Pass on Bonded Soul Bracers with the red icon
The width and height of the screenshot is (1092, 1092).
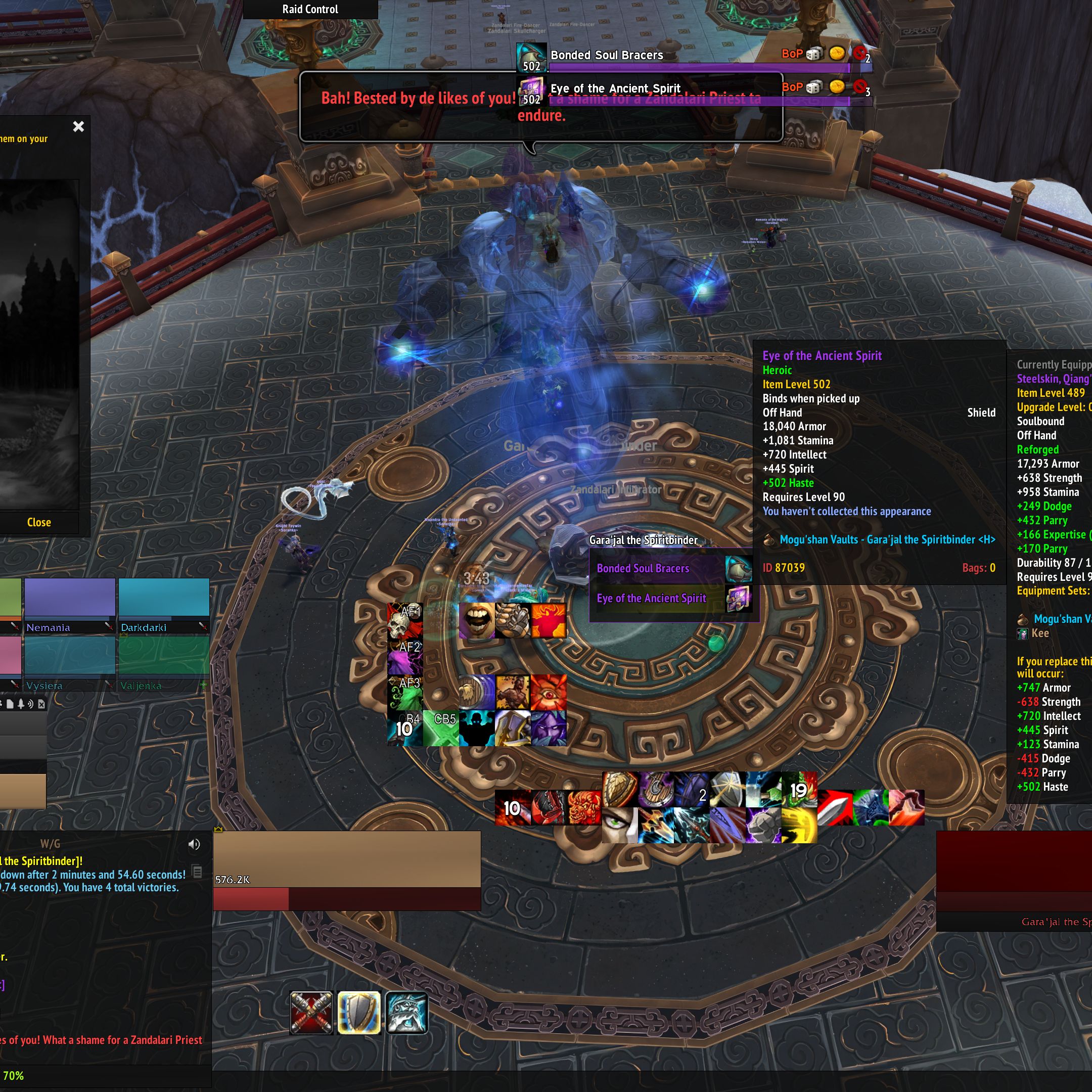coord(858,55)
